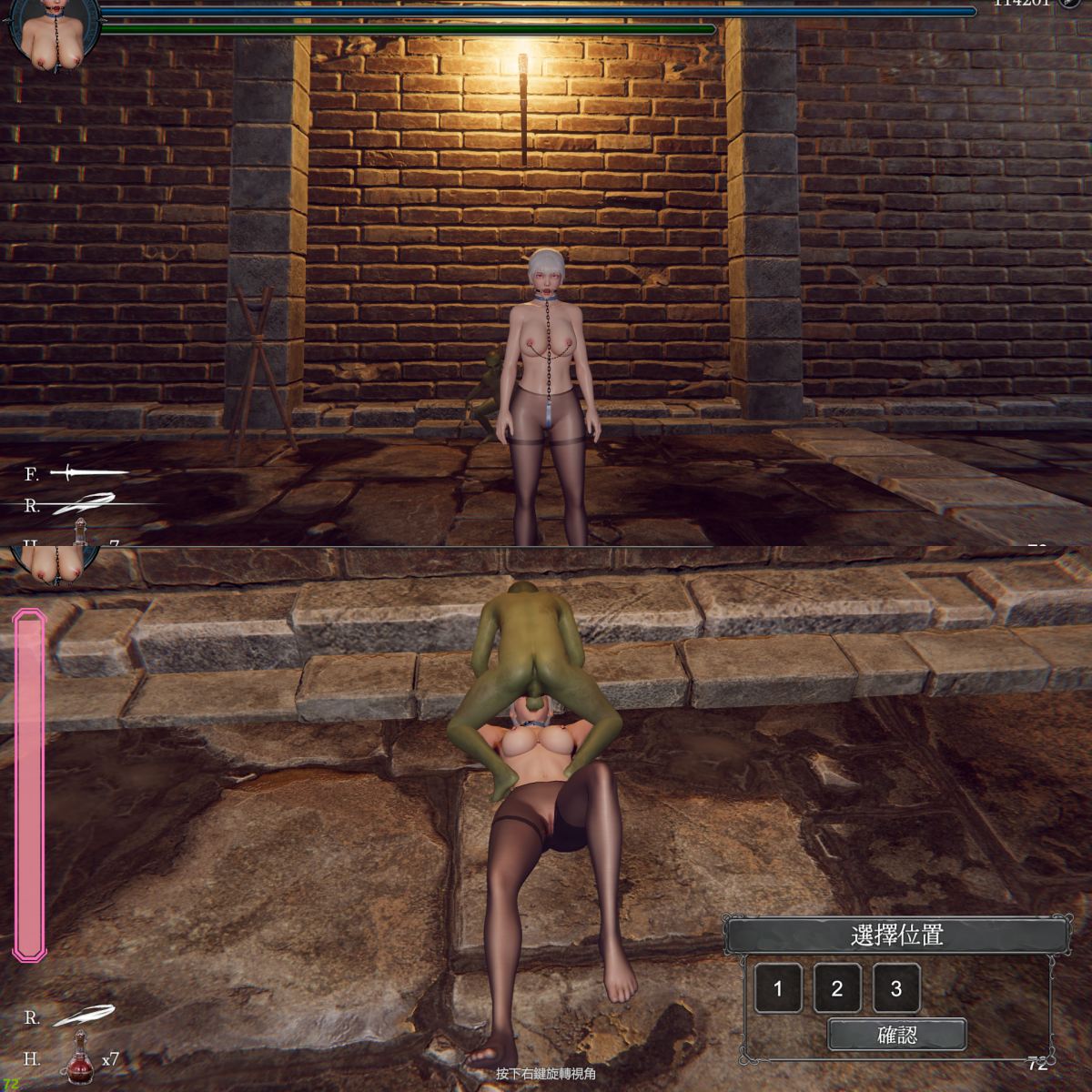Select position button 2

837,988
